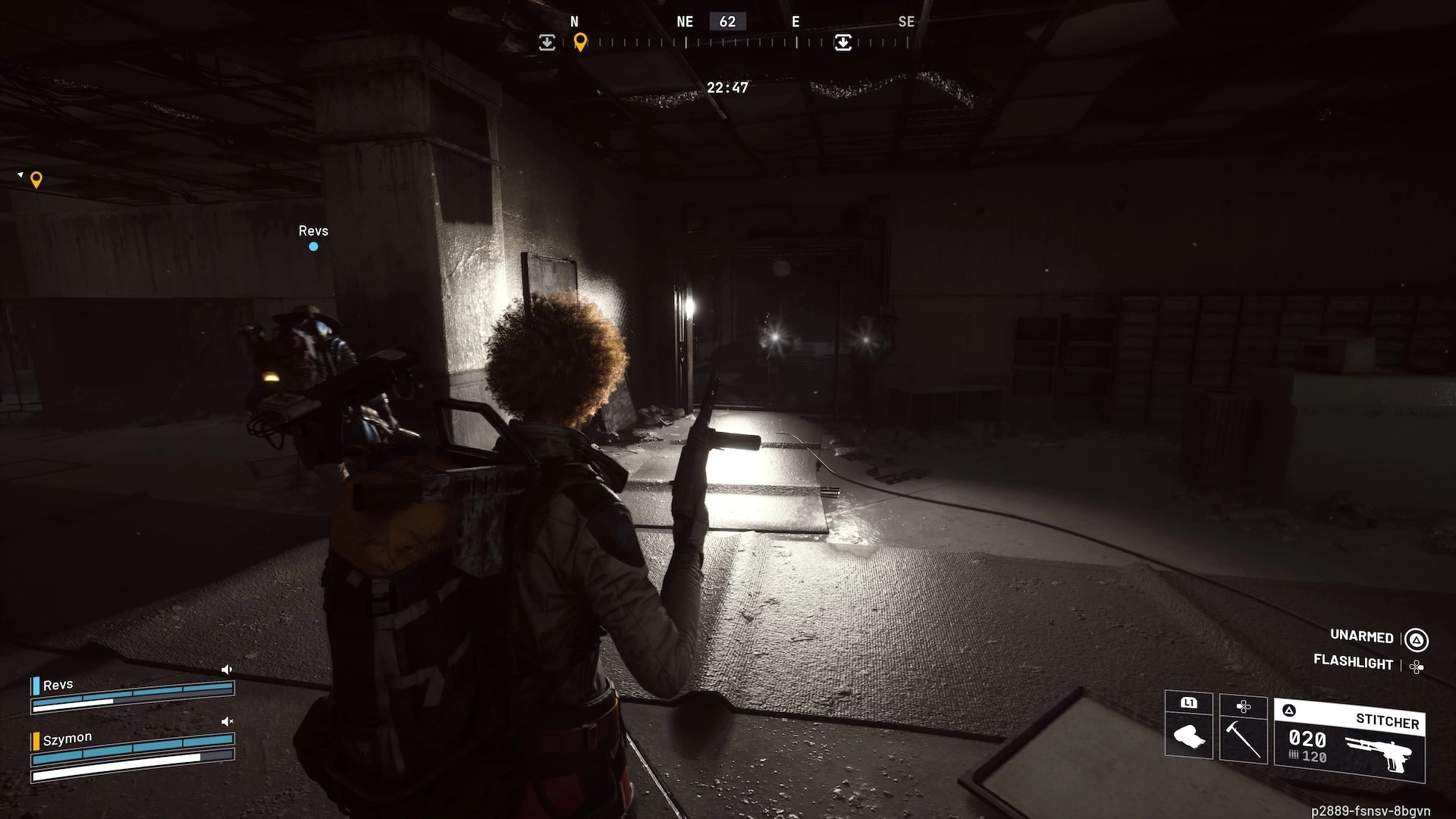Toggle the voice speaker icon beside Szymon
The height and width of the screenshot is (819, 1456).
226,722
